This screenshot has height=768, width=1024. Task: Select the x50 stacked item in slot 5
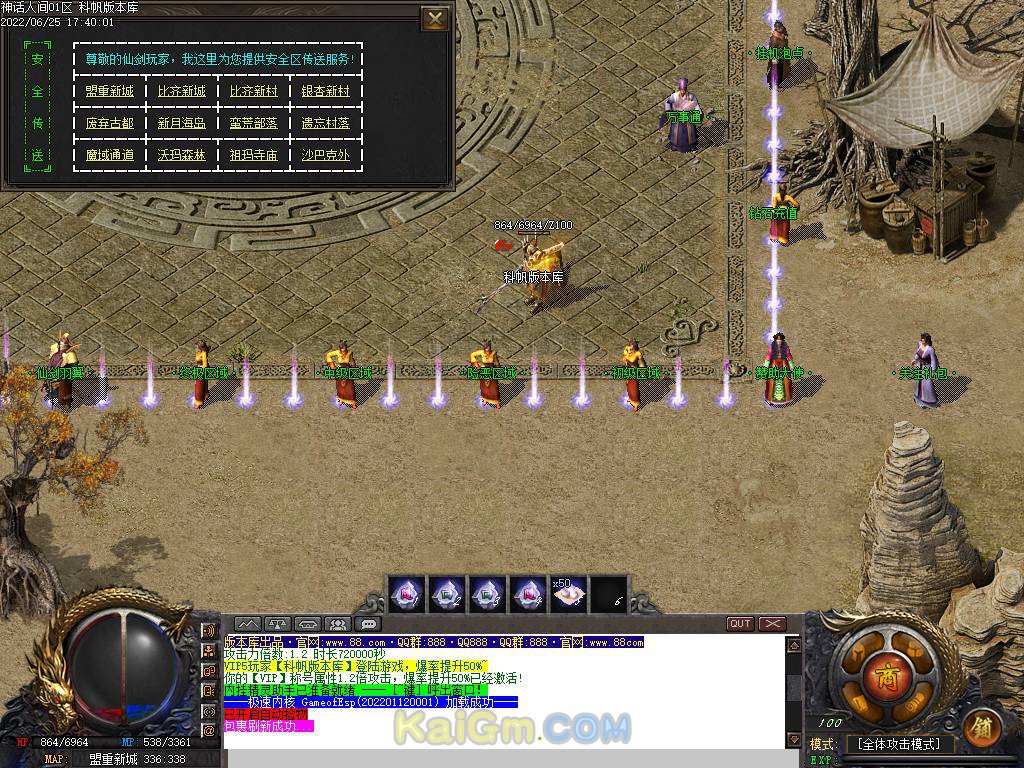[569, 594]
